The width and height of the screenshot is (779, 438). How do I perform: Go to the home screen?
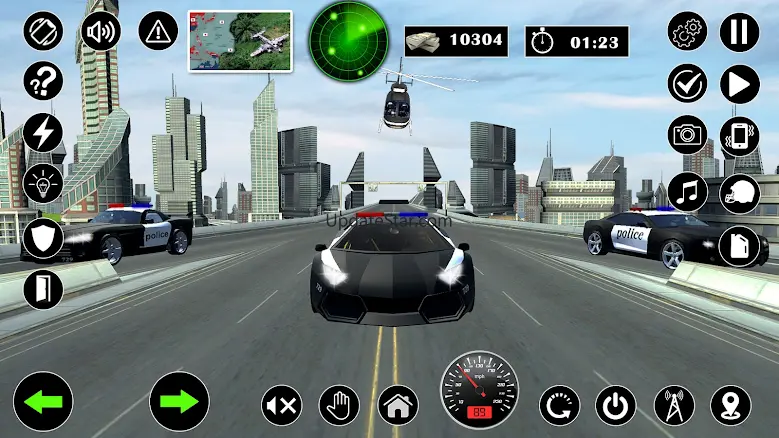pos(397,405)
